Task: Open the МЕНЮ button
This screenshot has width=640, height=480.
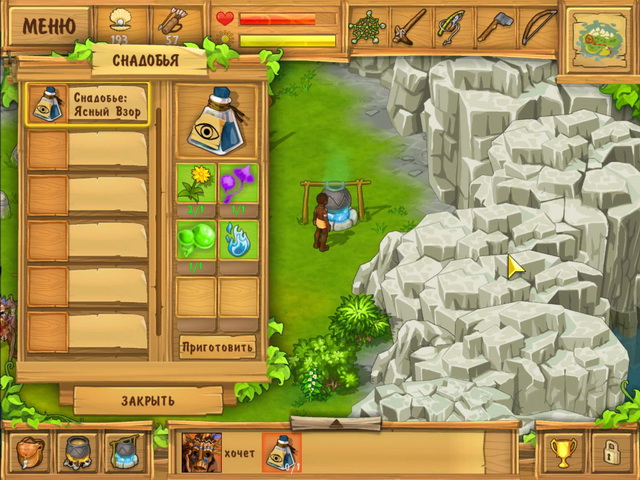Action: coord(49,25)
